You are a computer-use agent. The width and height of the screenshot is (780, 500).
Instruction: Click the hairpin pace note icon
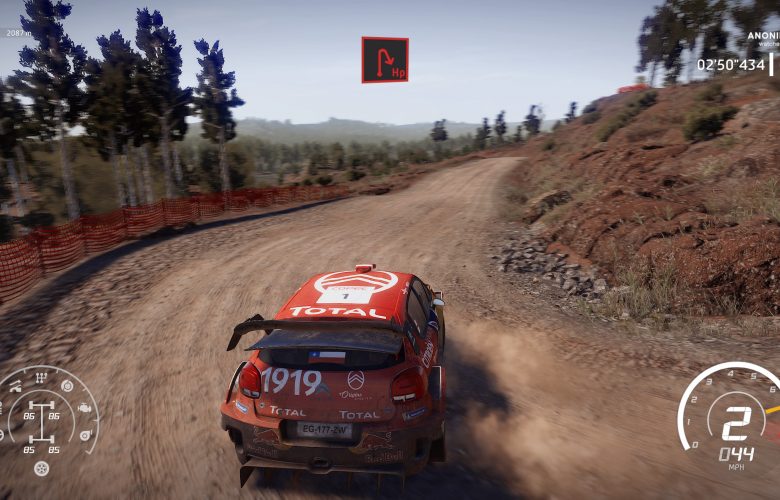tap(385, 59)
